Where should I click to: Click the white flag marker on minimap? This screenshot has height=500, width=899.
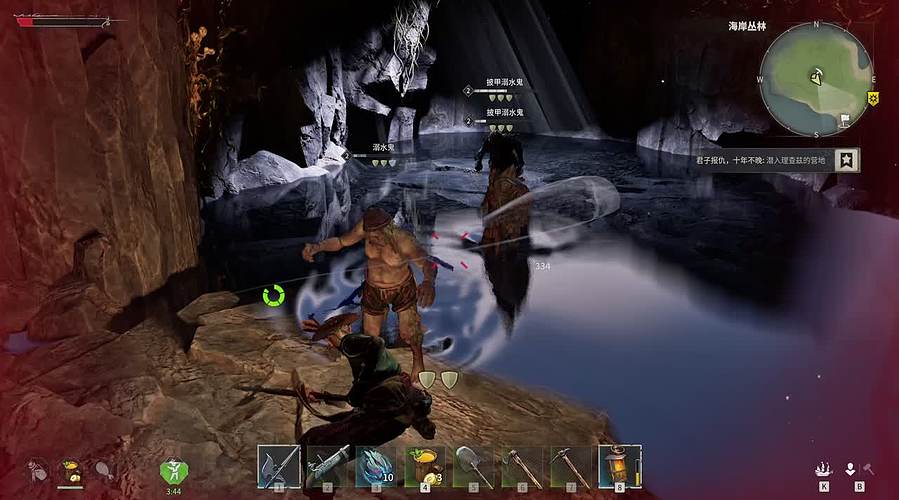coord(845,118)
